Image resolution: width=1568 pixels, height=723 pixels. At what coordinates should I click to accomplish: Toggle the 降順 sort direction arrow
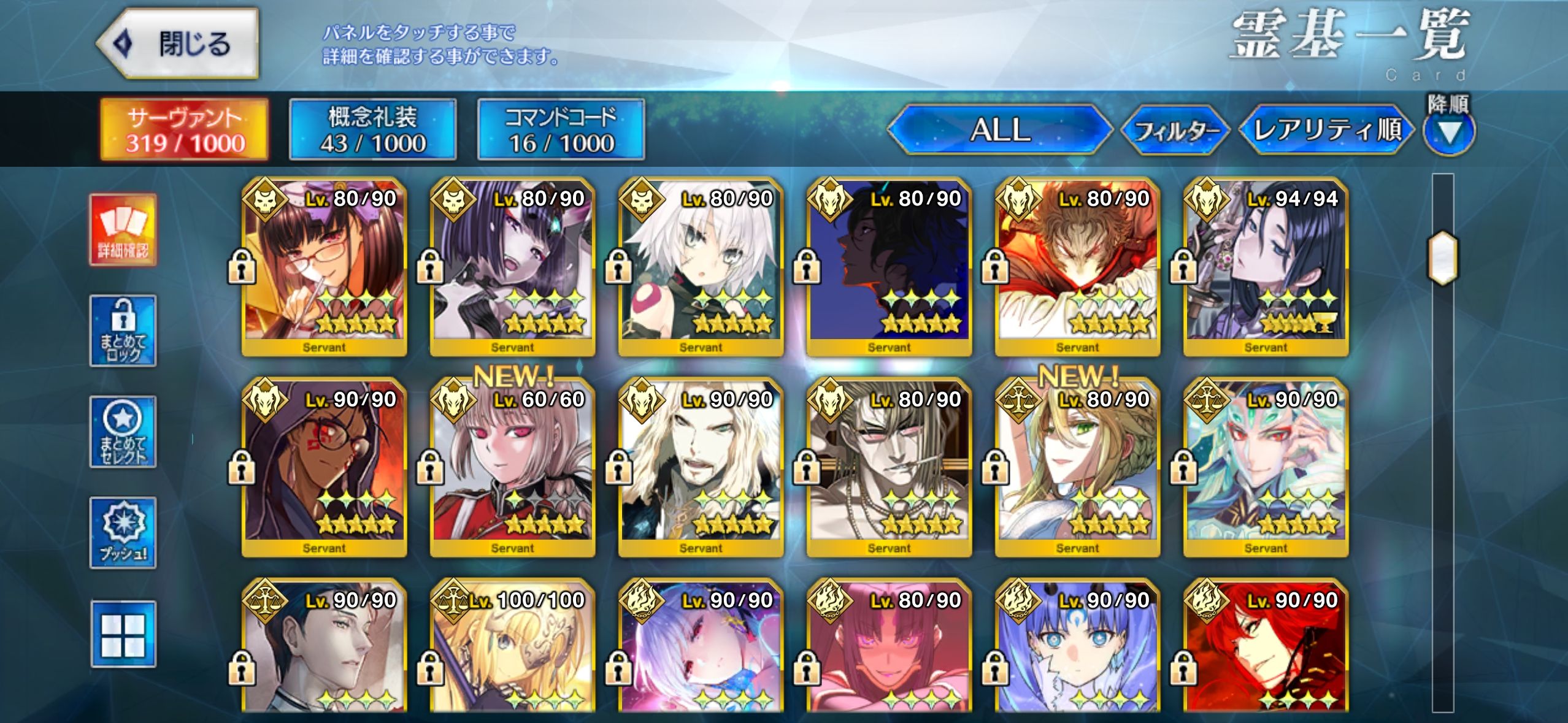[x=1448, y=131]
